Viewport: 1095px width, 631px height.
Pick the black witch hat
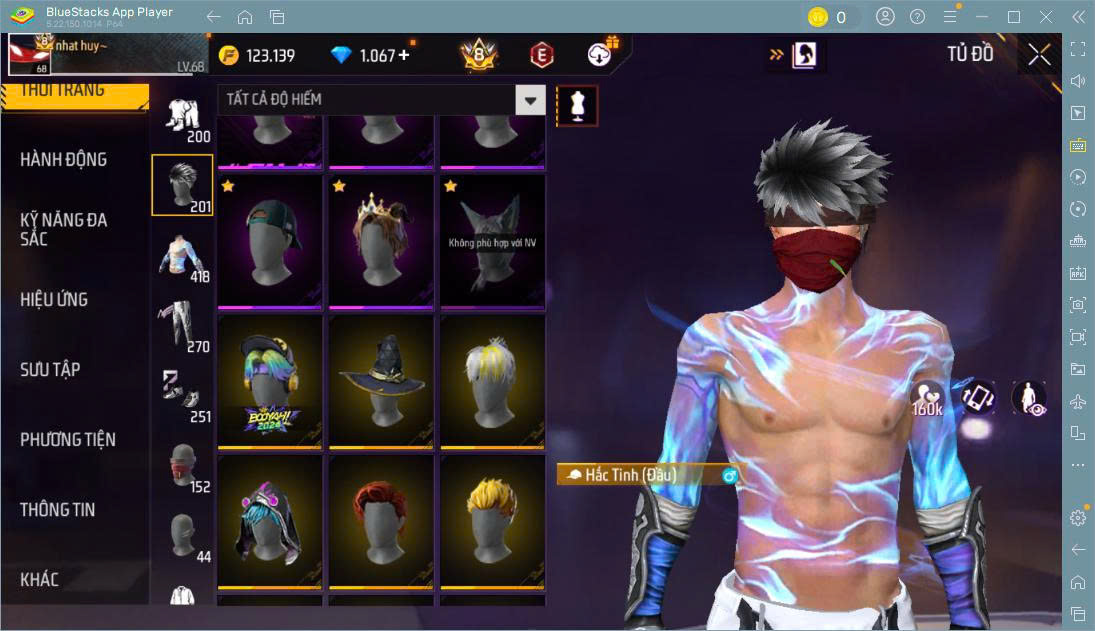pos(381,380)
